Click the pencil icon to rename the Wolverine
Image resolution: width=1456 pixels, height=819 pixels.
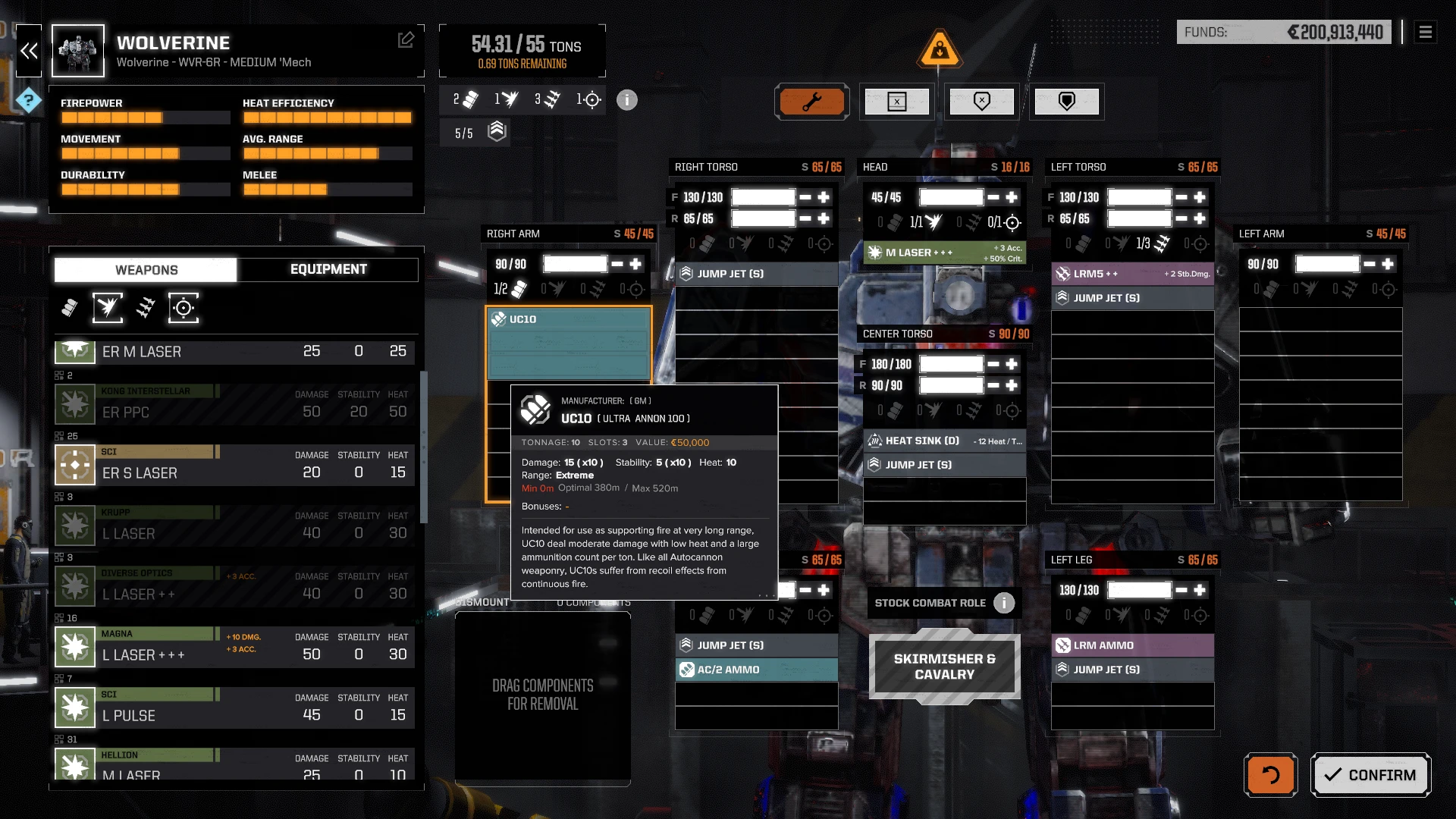point(407,39)
